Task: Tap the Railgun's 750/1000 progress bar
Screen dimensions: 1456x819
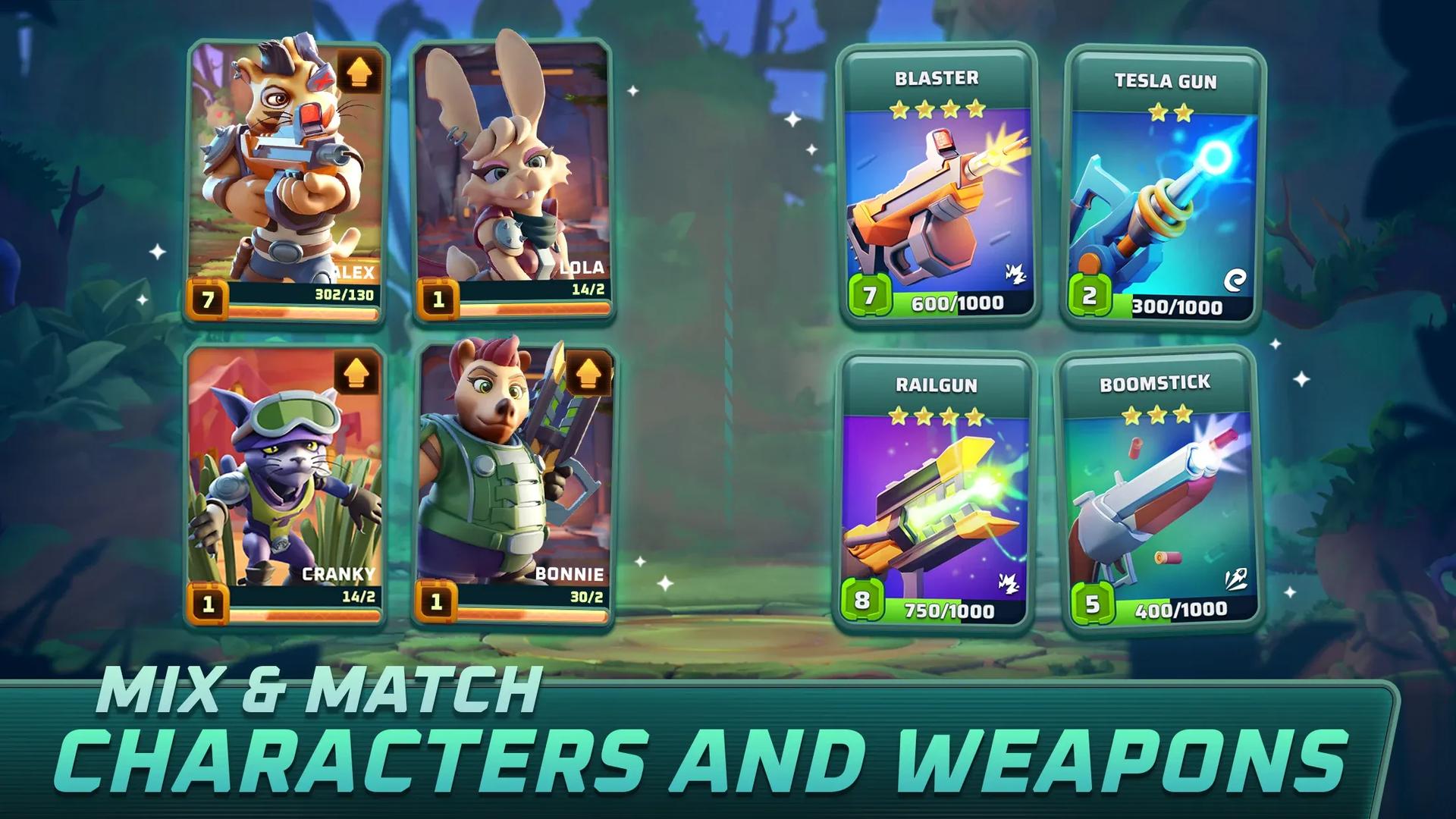Action: coord(948,607)
